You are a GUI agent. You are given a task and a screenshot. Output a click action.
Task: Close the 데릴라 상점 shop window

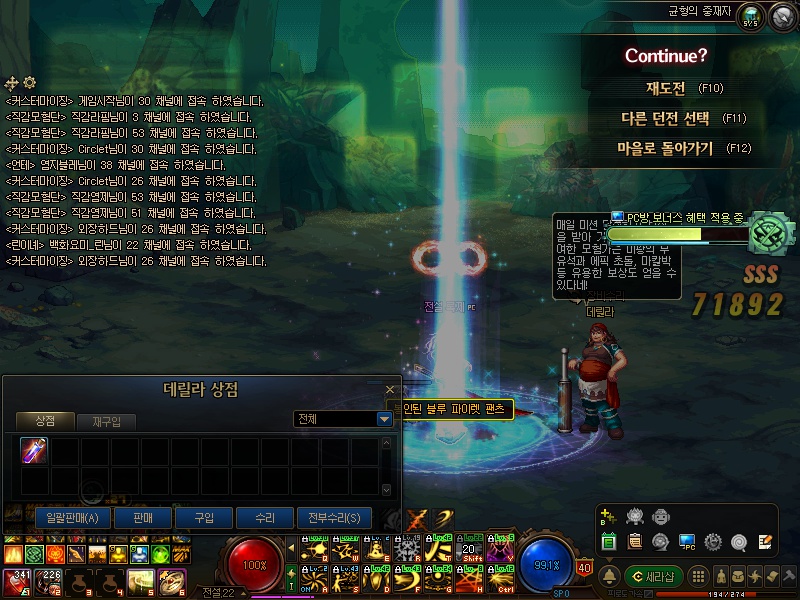click(390, 390)
